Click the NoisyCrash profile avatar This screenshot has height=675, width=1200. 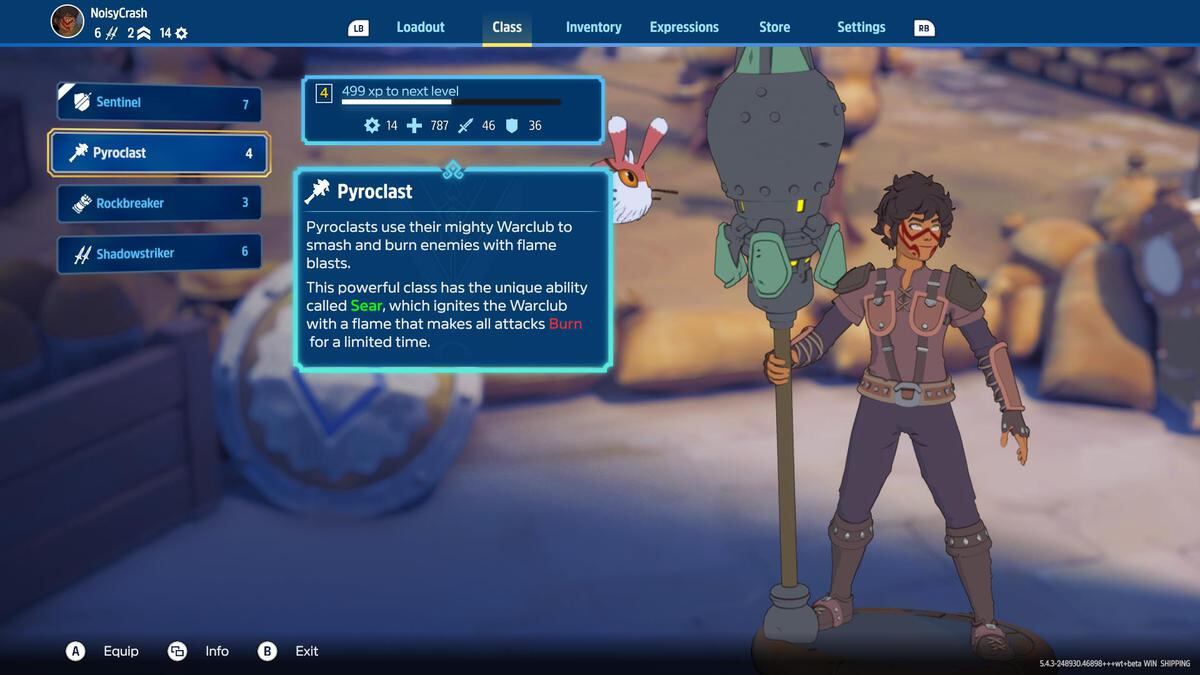point(67,21)
